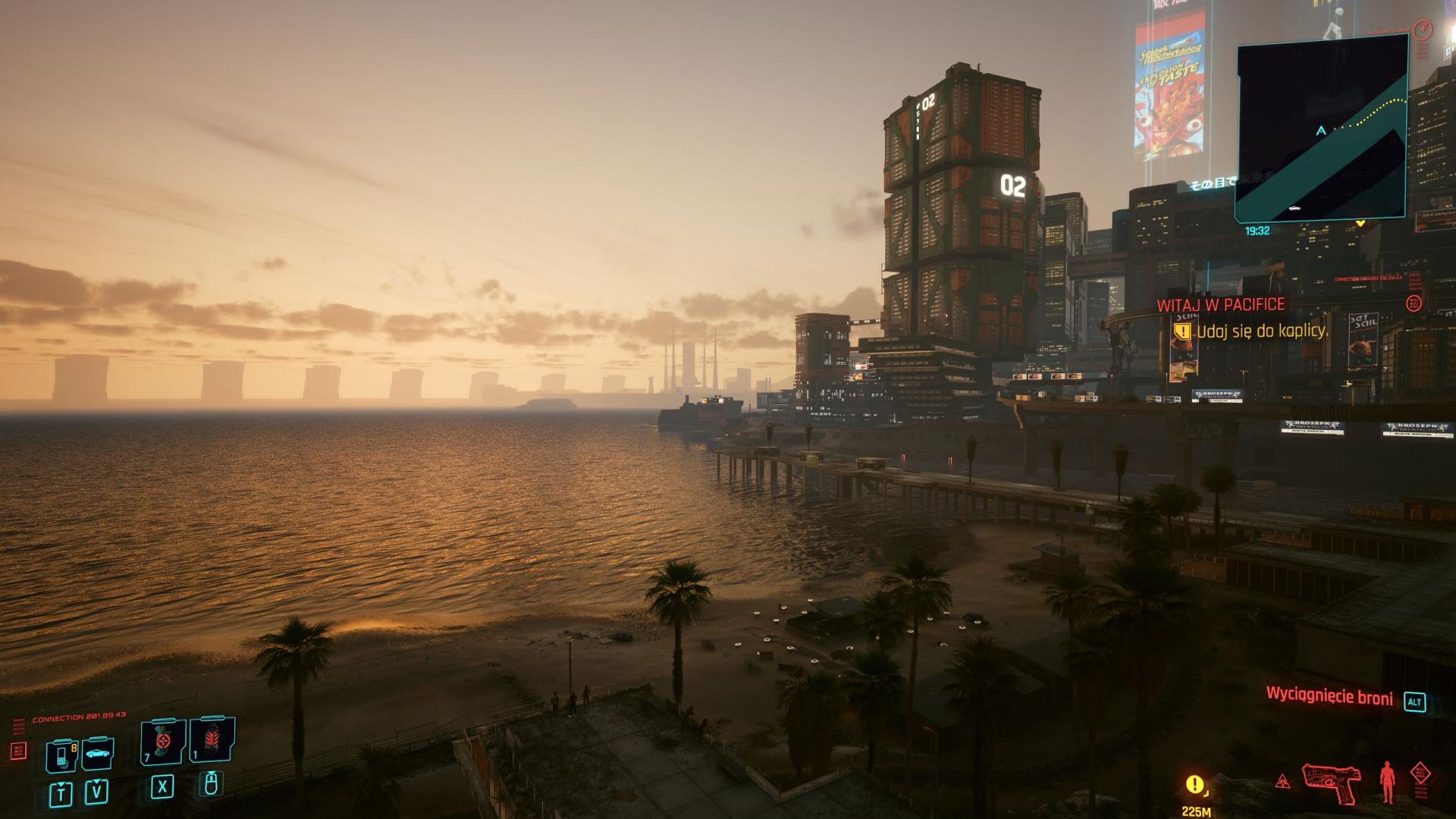
Task: Select the grenade gadget slot
Action: pyautogui.click(x=212, y=741)
